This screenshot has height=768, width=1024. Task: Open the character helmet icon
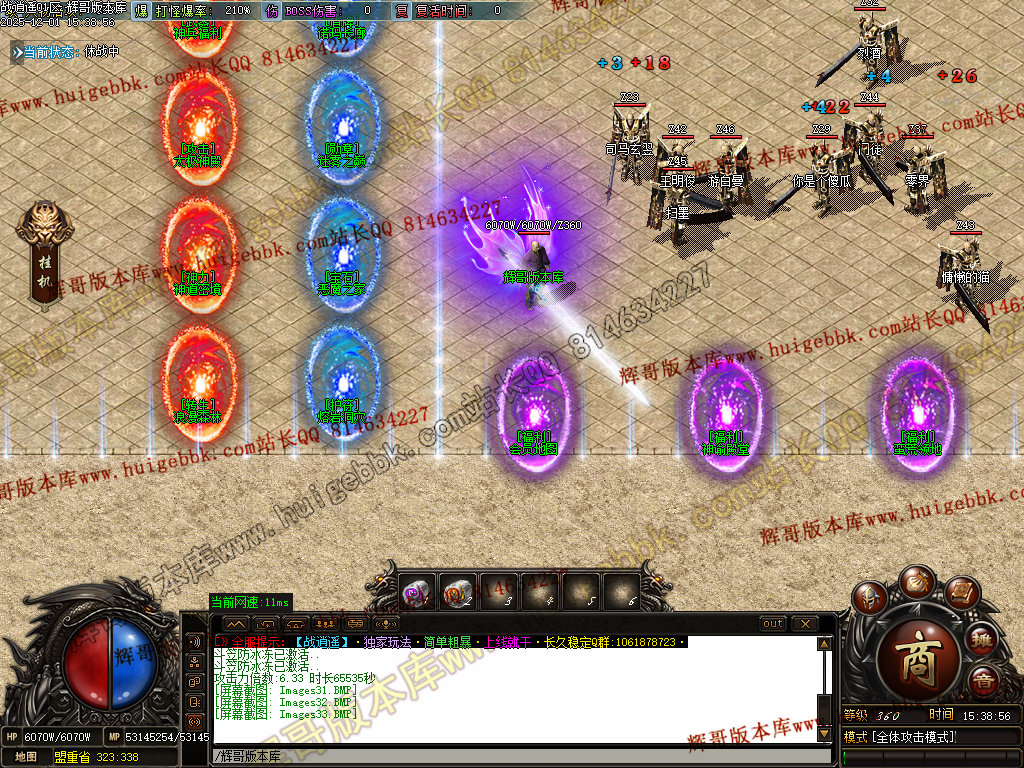coord(870,598)
